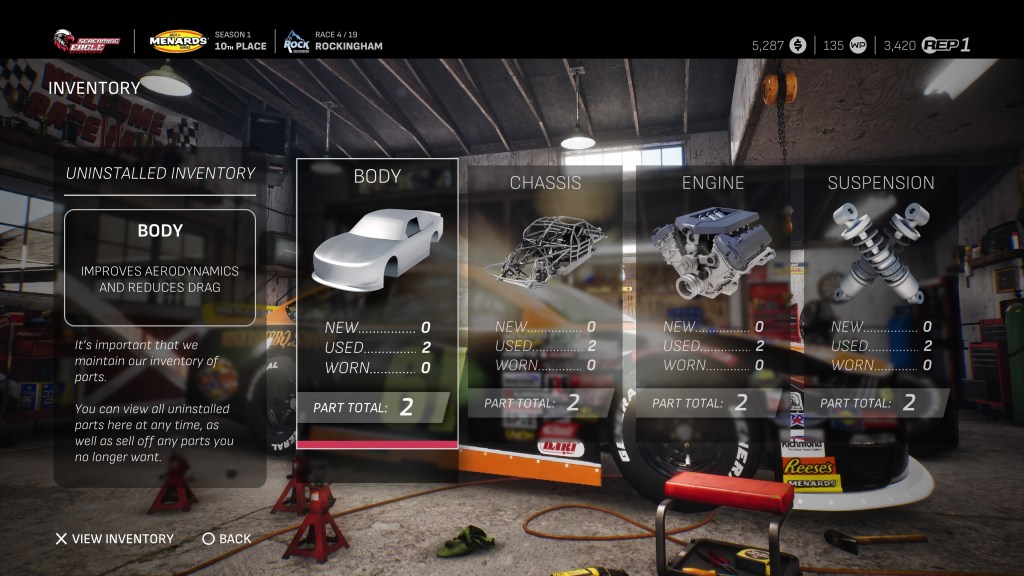1024x576 pixels.
Task: Select the Body parts card
Action: pos(377,300)
